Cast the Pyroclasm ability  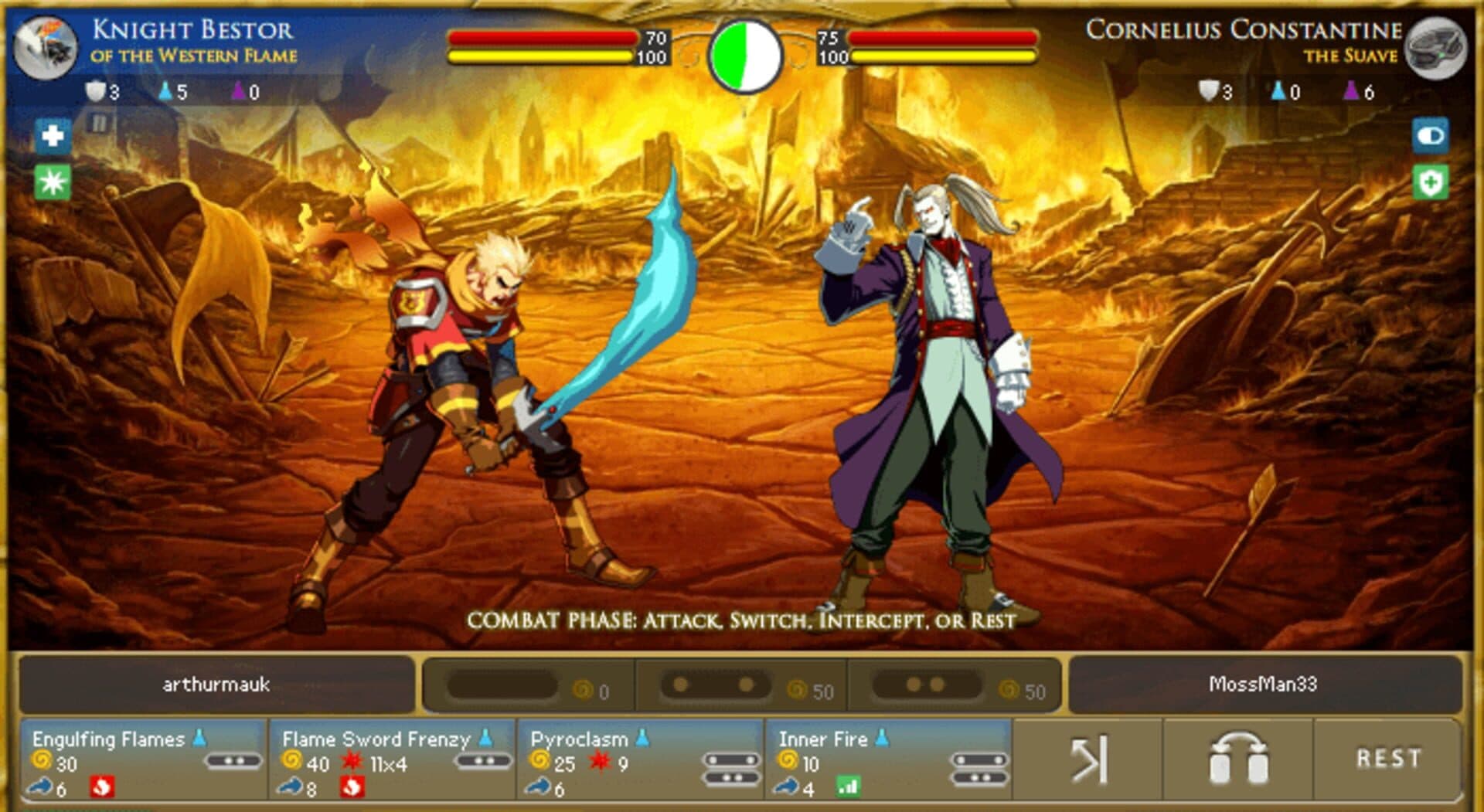640,761
